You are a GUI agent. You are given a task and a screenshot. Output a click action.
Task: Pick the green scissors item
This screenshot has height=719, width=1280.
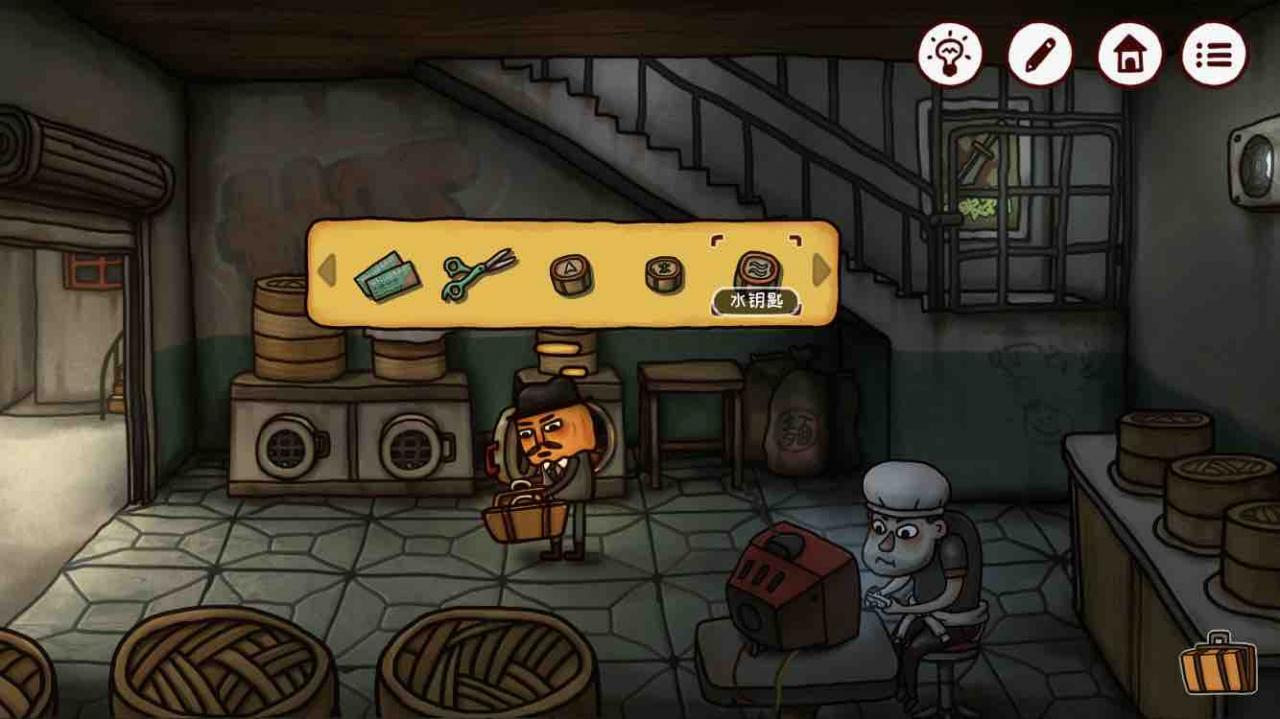click(477, 272)
